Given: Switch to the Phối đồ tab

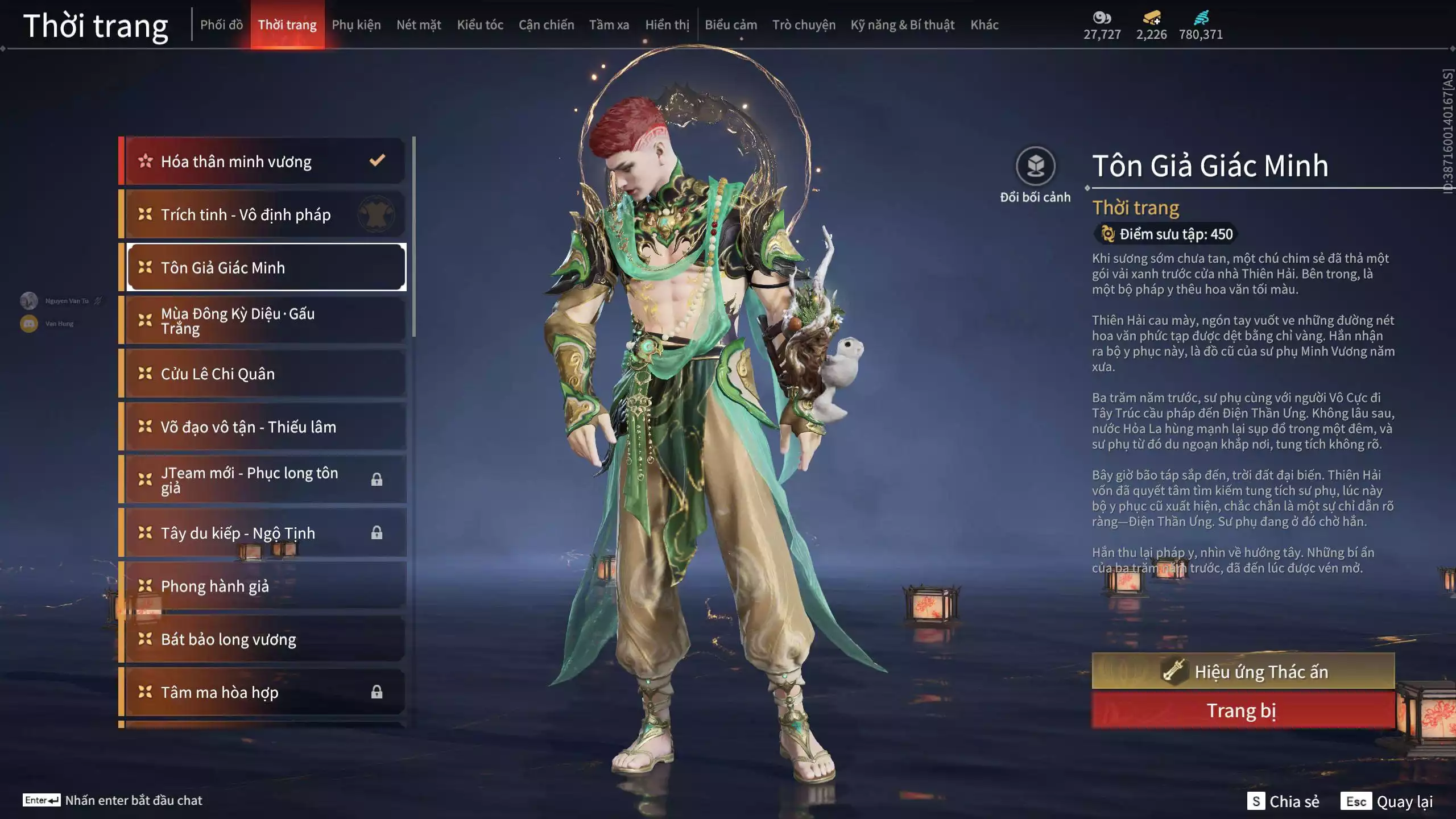Looking at the screenshot, I should click(x=221, y=25).
